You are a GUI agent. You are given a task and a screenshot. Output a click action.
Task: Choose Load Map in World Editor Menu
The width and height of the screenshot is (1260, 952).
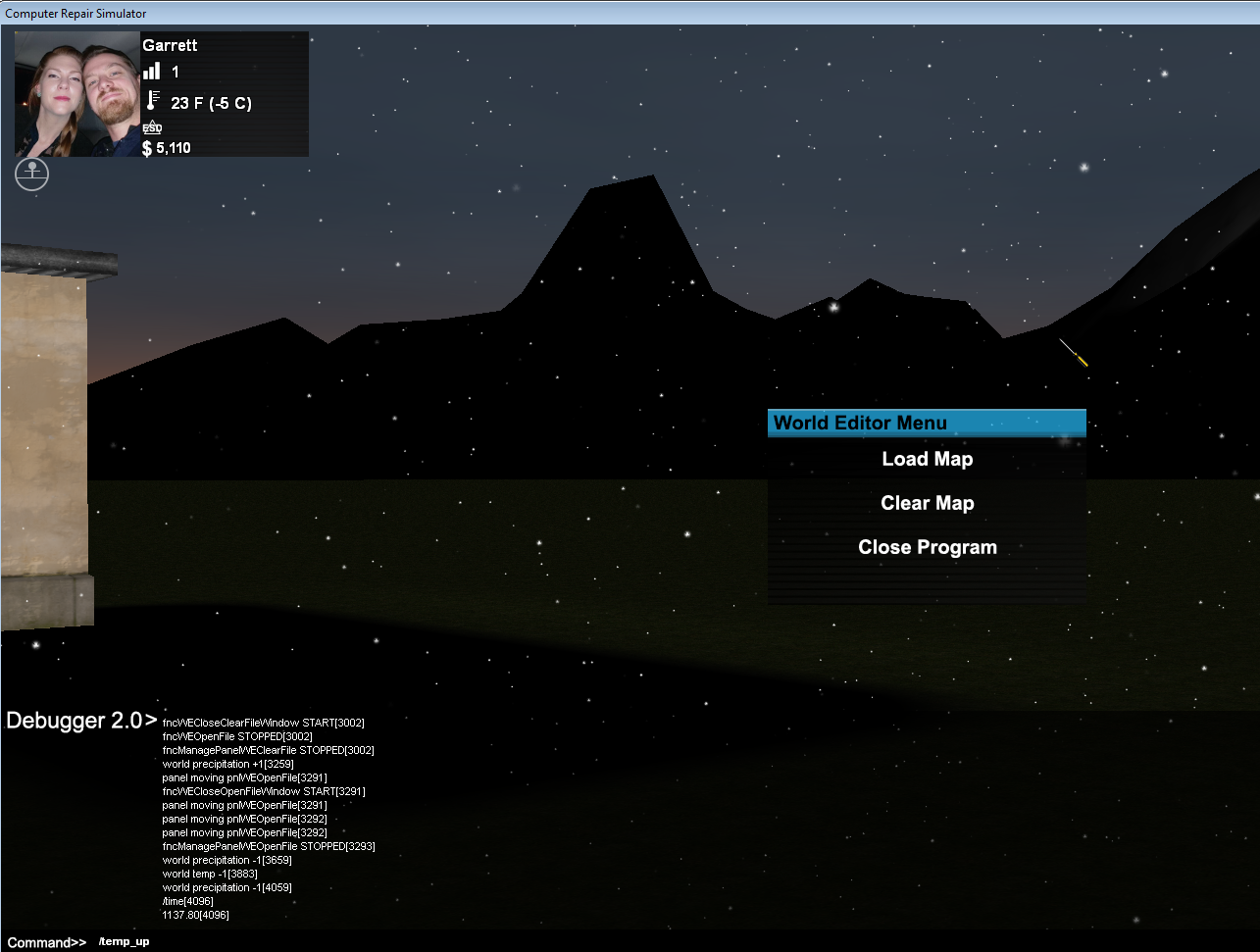tap(927, 459)
